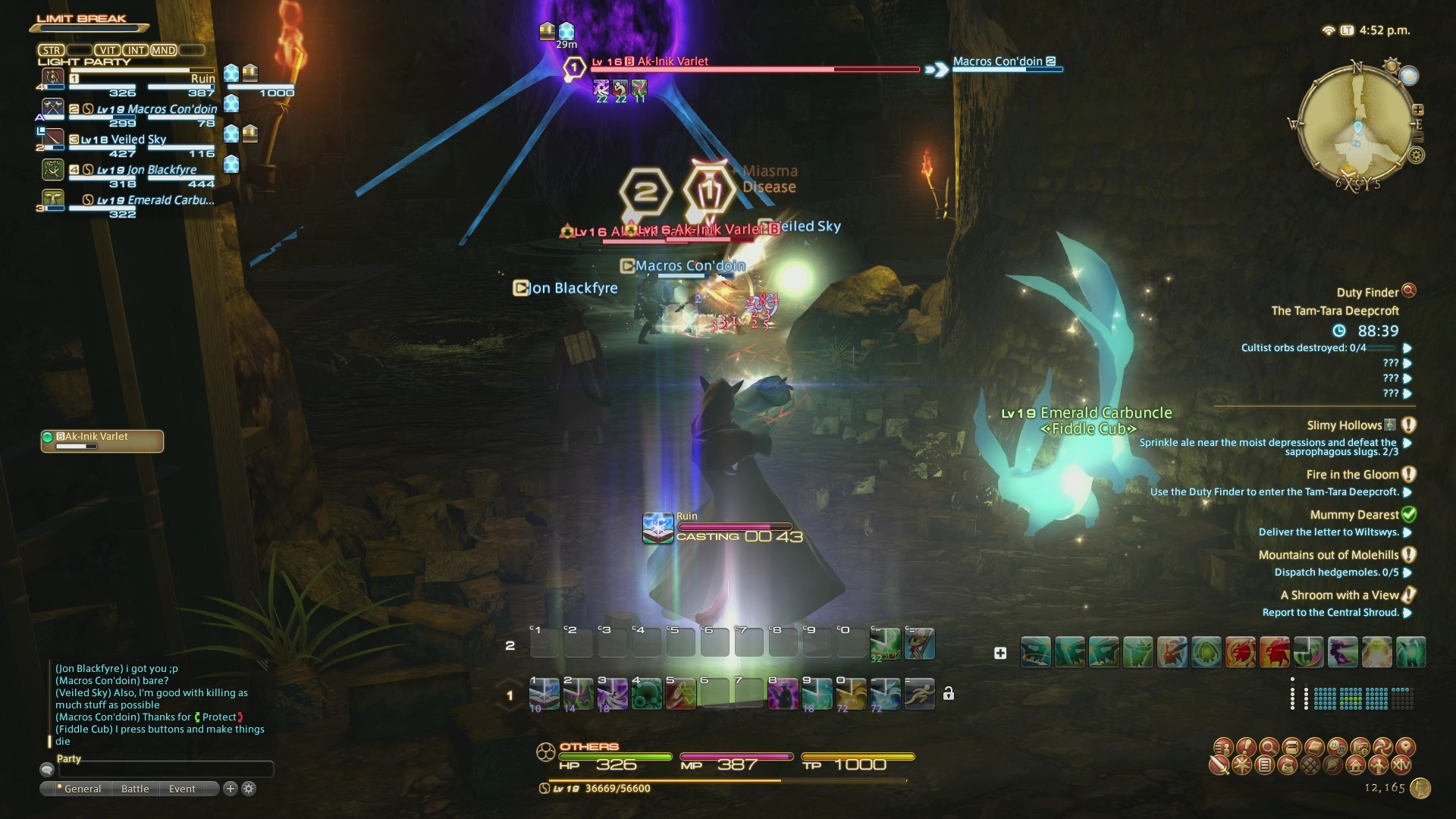Open the Event chat tab
The height and width of the screenshot is (819, 1456).
tap(182, 789)
